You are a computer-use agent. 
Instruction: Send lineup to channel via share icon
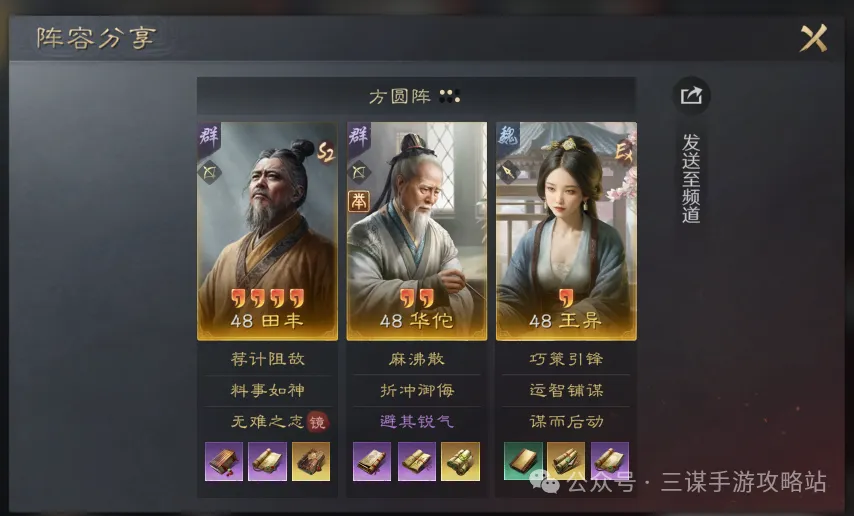pyautogui.click(x=691, y=96)
